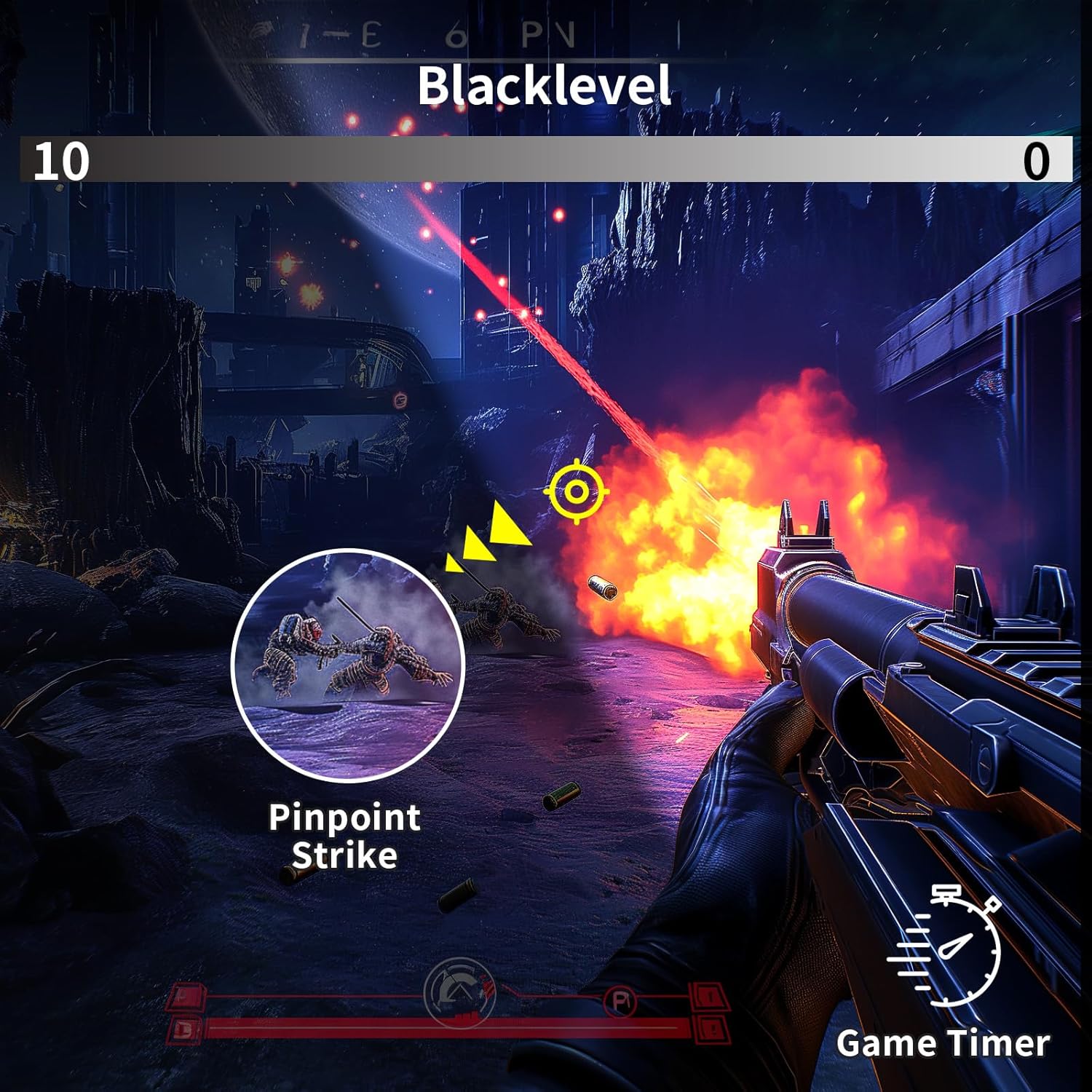Open the Game Timer stopwatch icon

pyautogui.click(x=944, y=944)
